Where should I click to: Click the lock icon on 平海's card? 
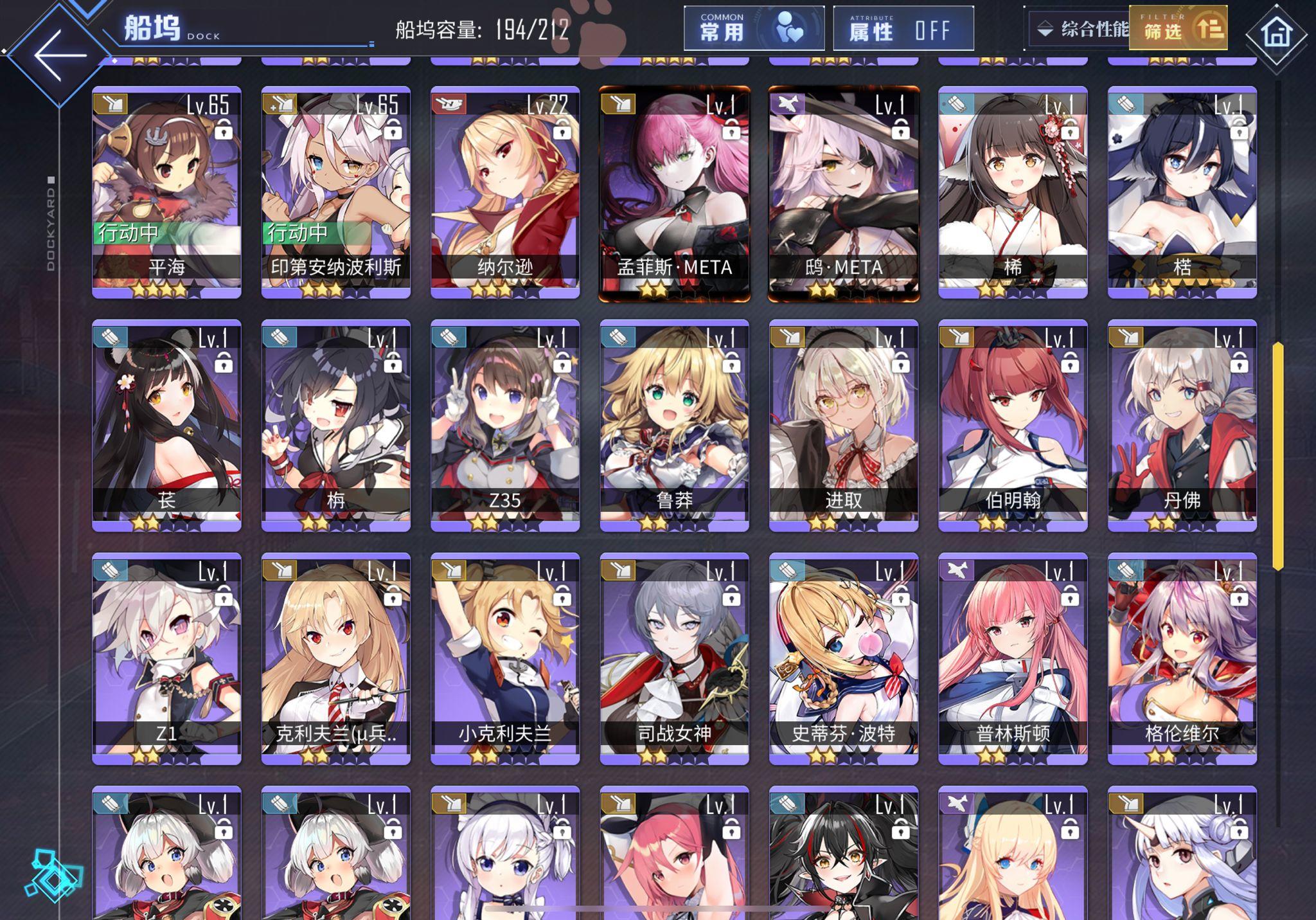tap(224, 131)
